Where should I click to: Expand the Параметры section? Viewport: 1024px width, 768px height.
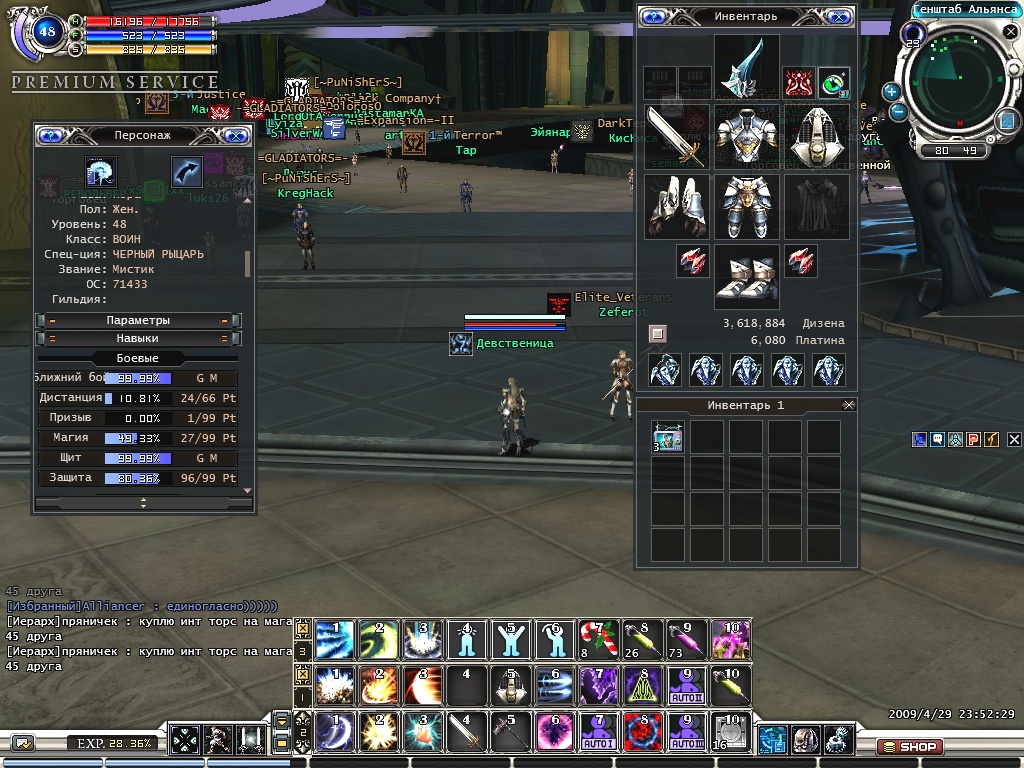[138, 321]
